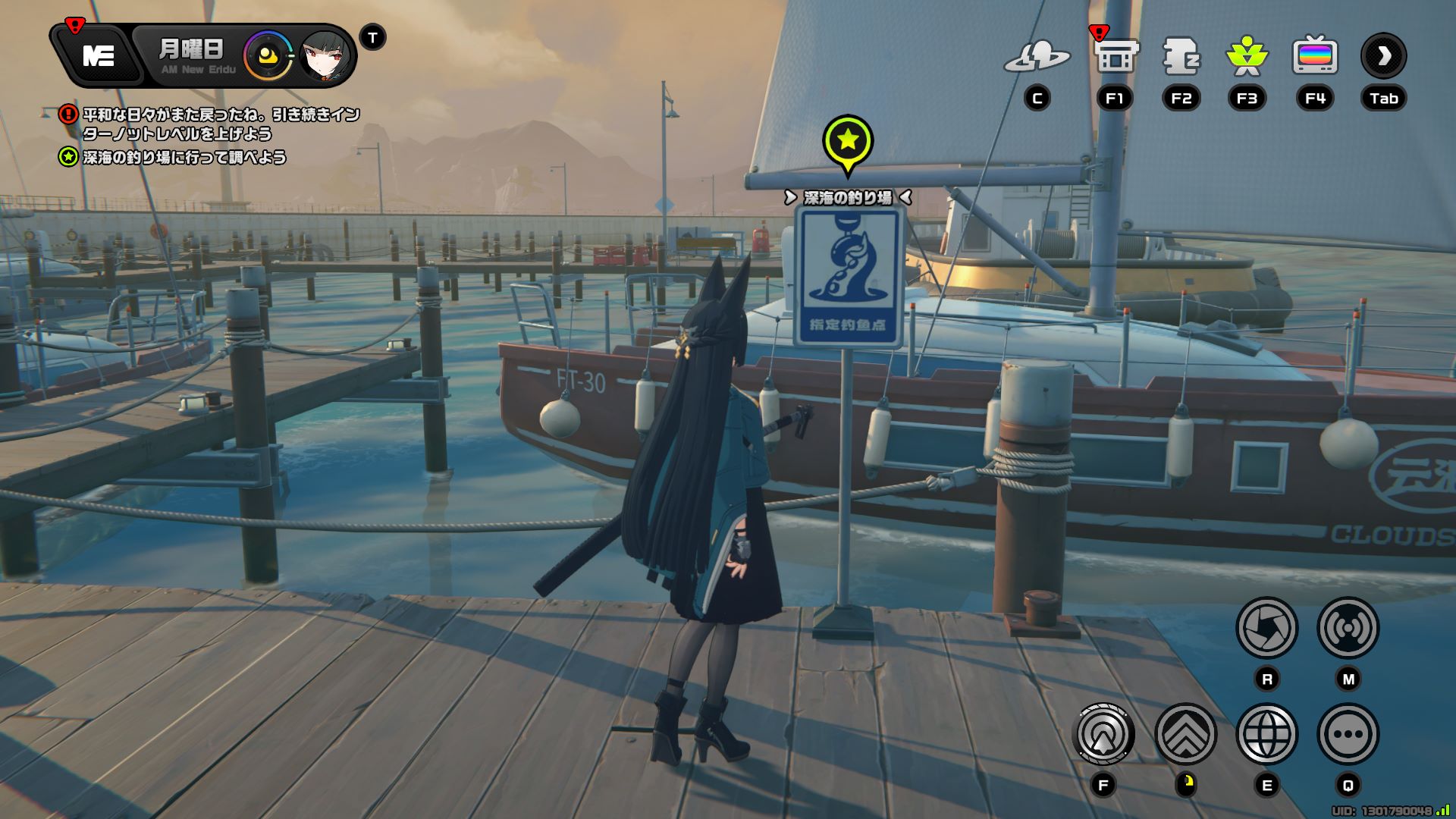Image resolution: width=1456 pixels, height=819 pixels.
Task: Open the green figure event icon
Action: pyautogui.click(x=1247, y=57)
